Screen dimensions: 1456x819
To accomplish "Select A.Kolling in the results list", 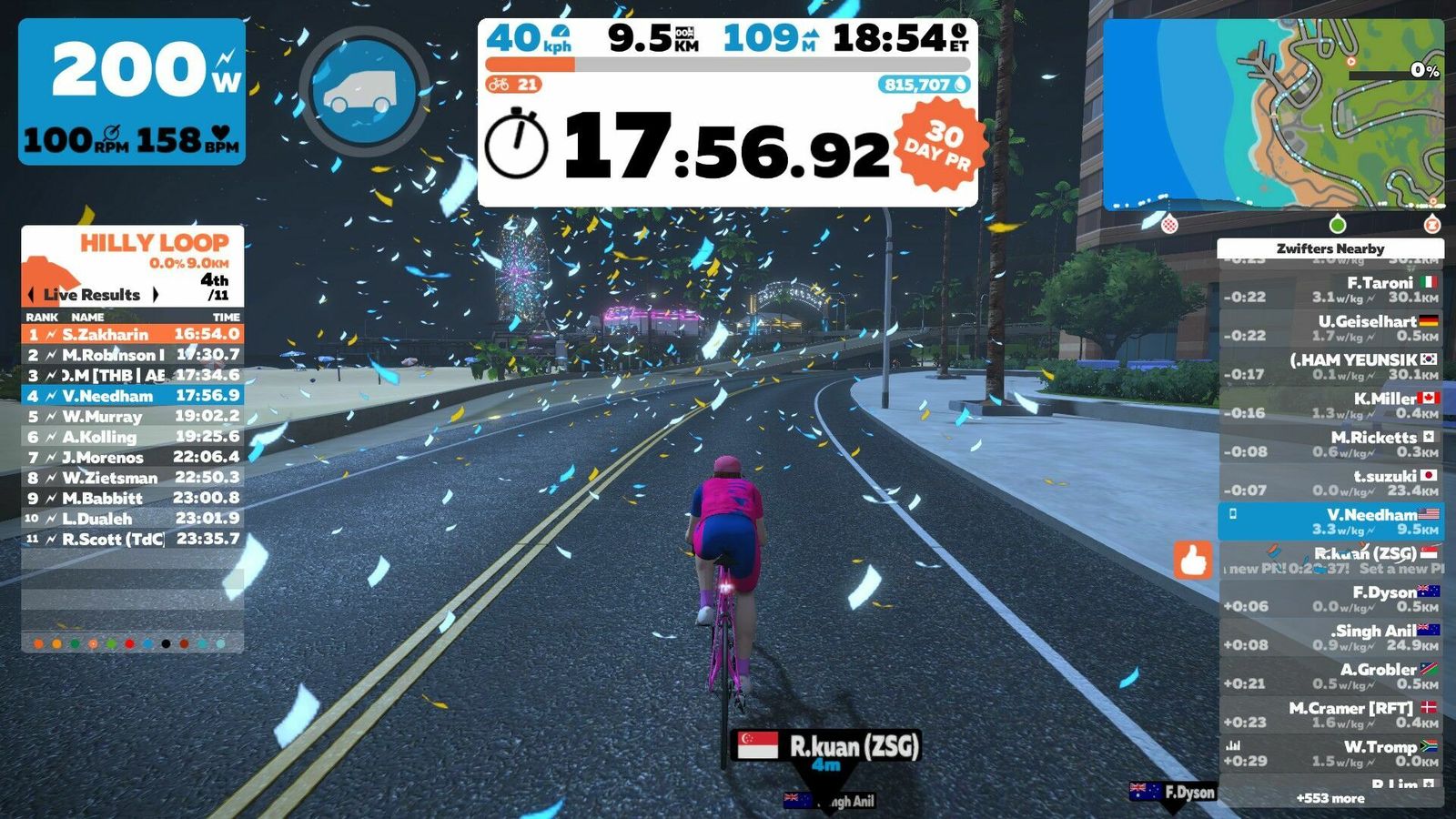I will coord(133,437).
